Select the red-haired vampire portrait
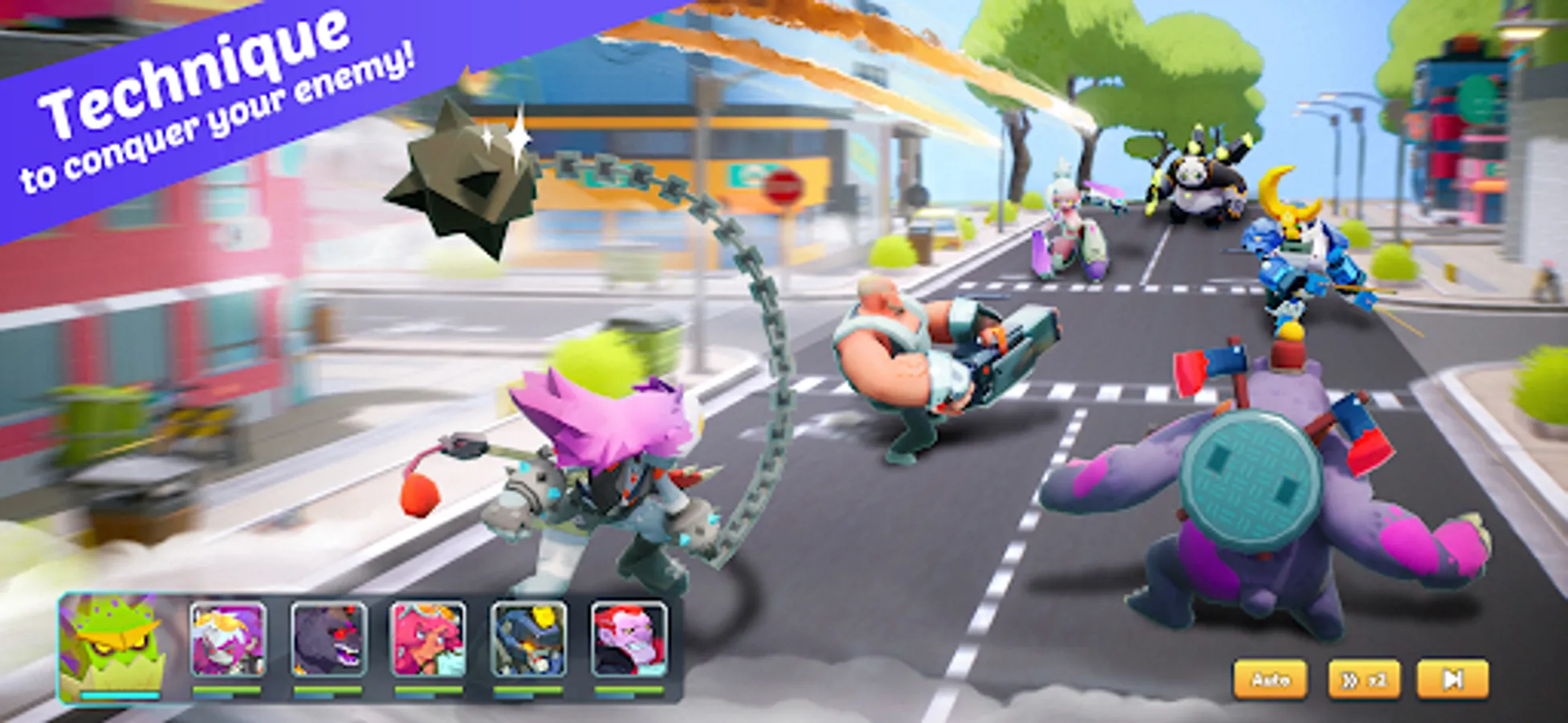Screen dimensions: 1568x723 [629, 639]
